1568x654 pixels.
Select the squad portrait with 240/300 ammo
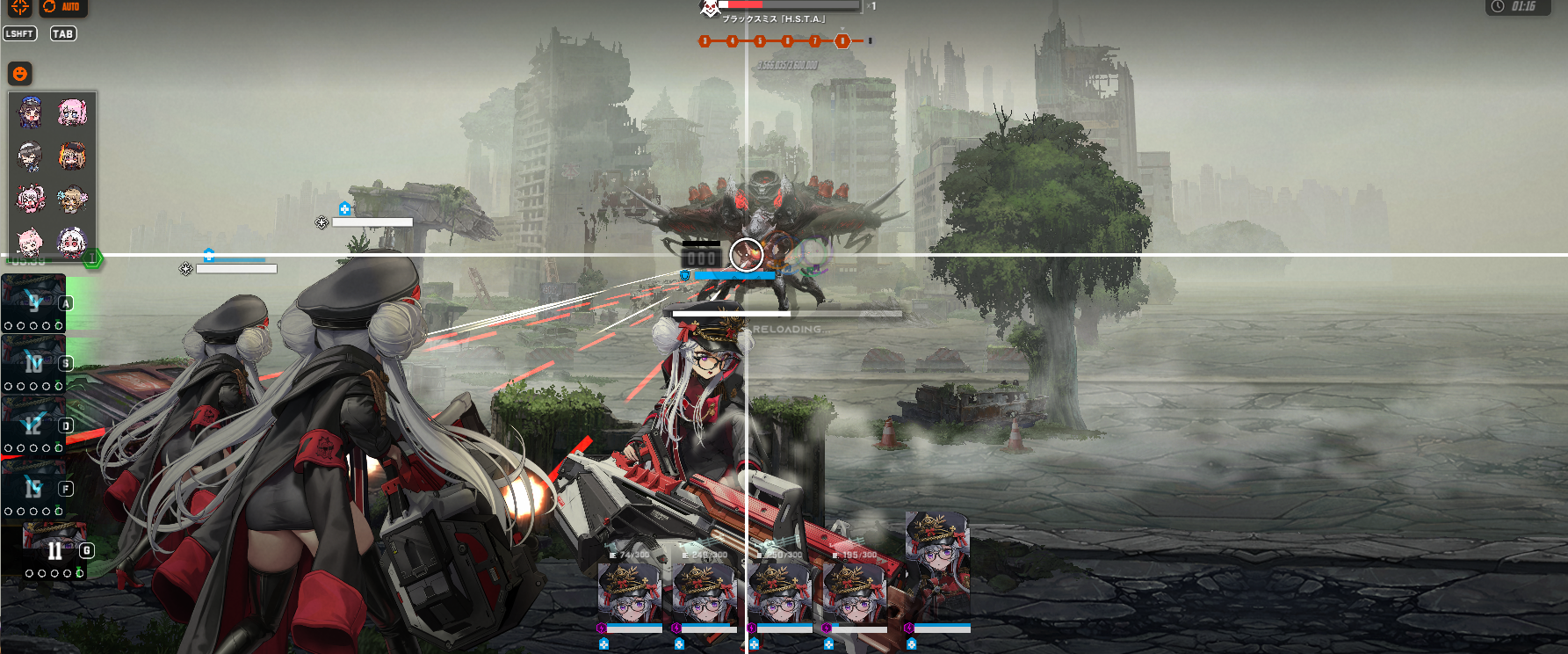705,592
